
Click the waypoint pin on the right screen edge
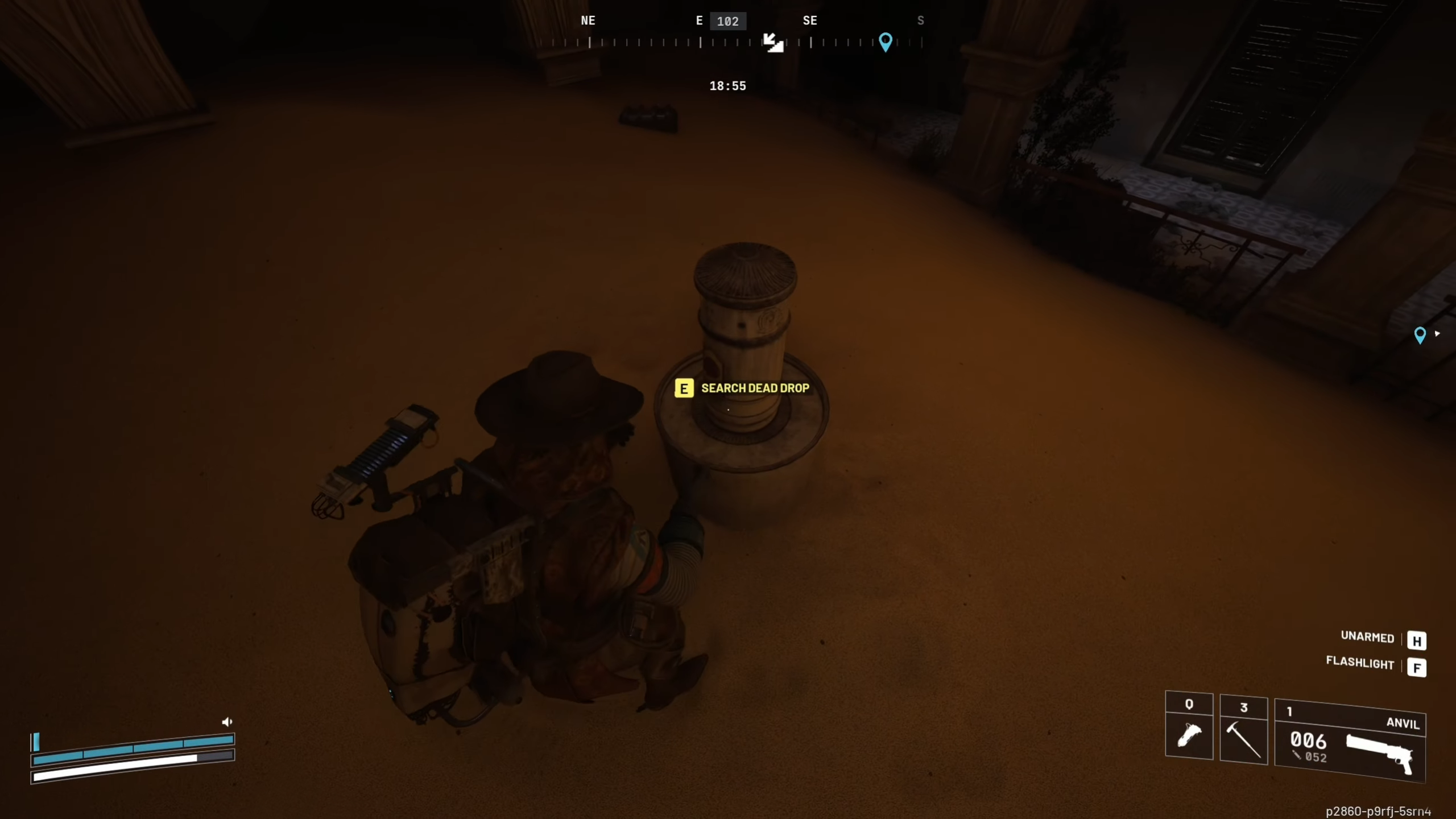(1421, 336)
